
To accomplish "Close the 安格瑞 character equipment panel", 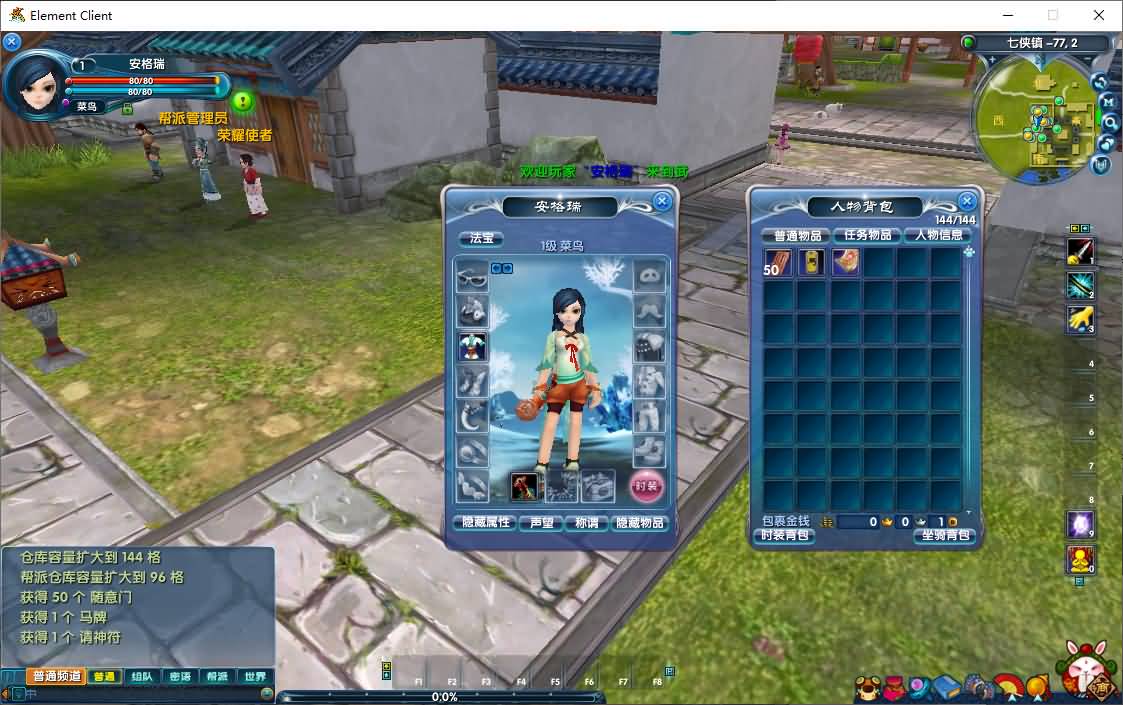I will [x=662, y=201].
